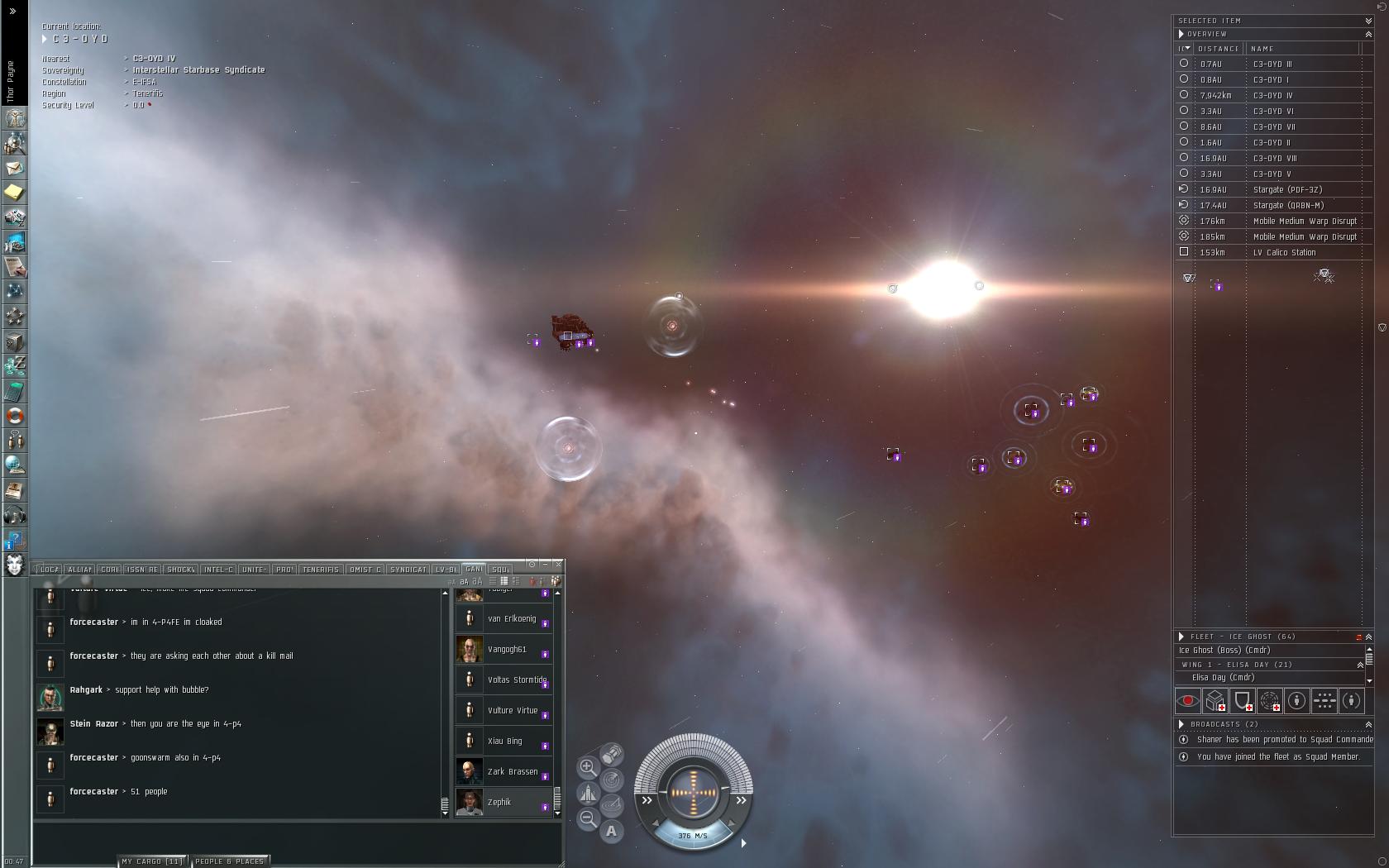Open the Syndicat chat channel tab
Screen dimensions: 1389x868
click(408, 570)
